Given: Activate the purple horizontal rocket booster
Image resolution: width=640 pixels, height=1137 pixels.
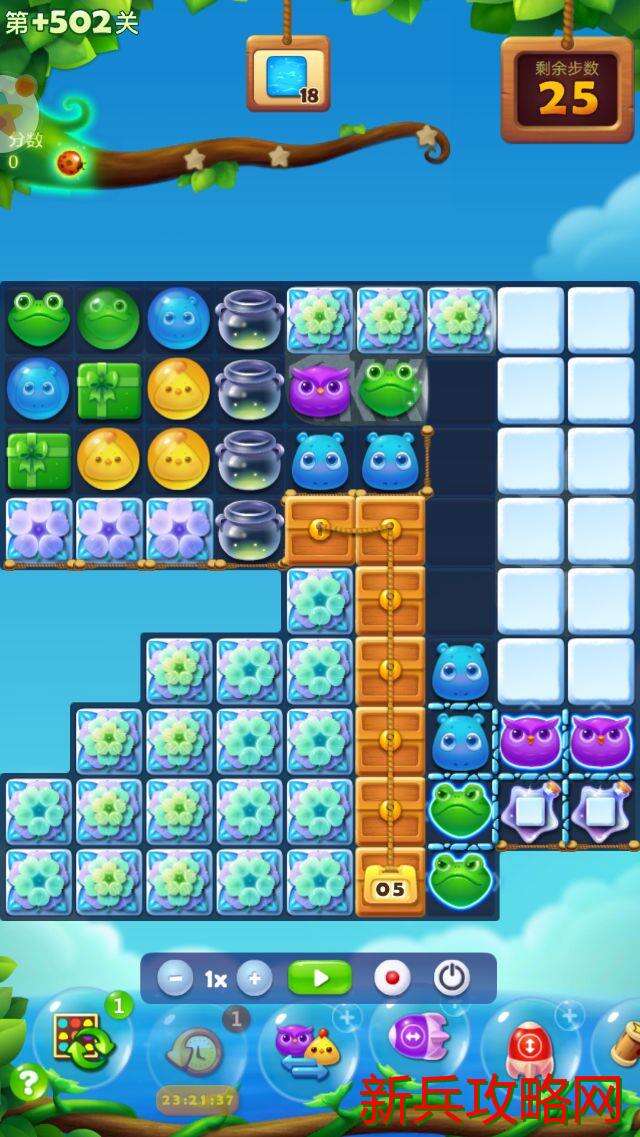Looking at the screenshot, I should [416, 1038].
